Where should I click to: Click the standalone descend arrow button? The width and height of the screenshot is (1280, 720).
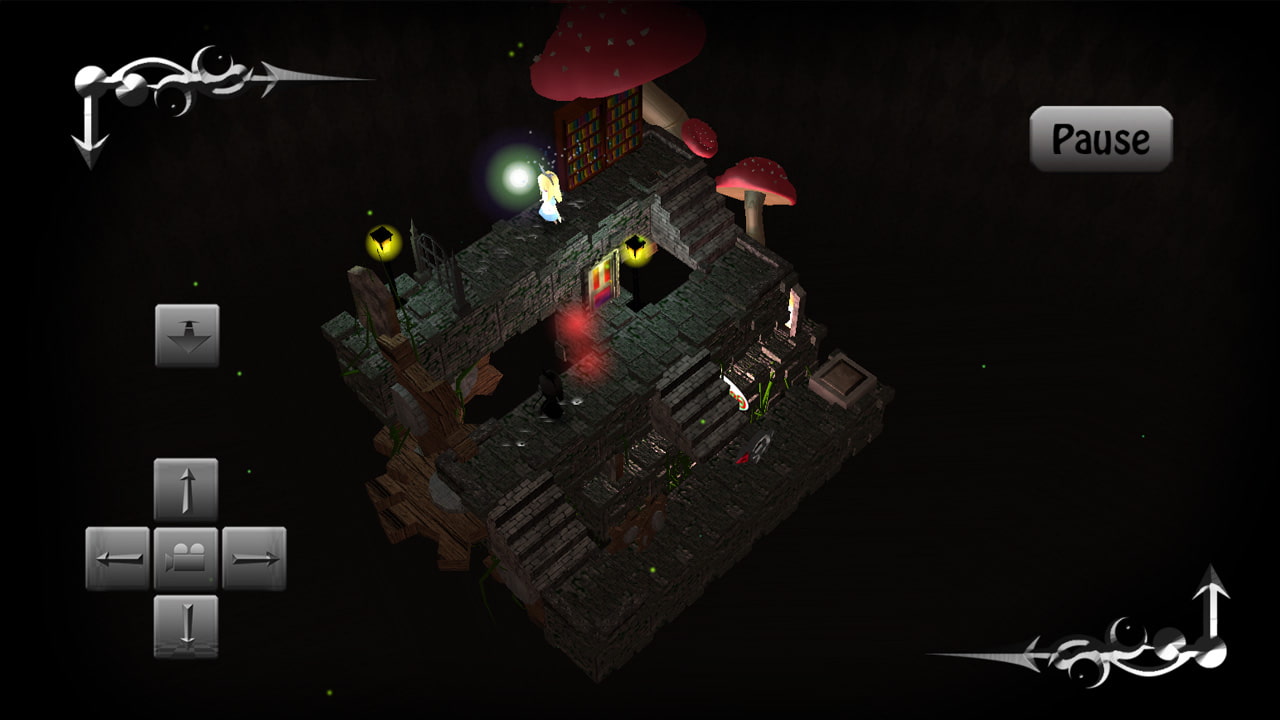(187, 335)
